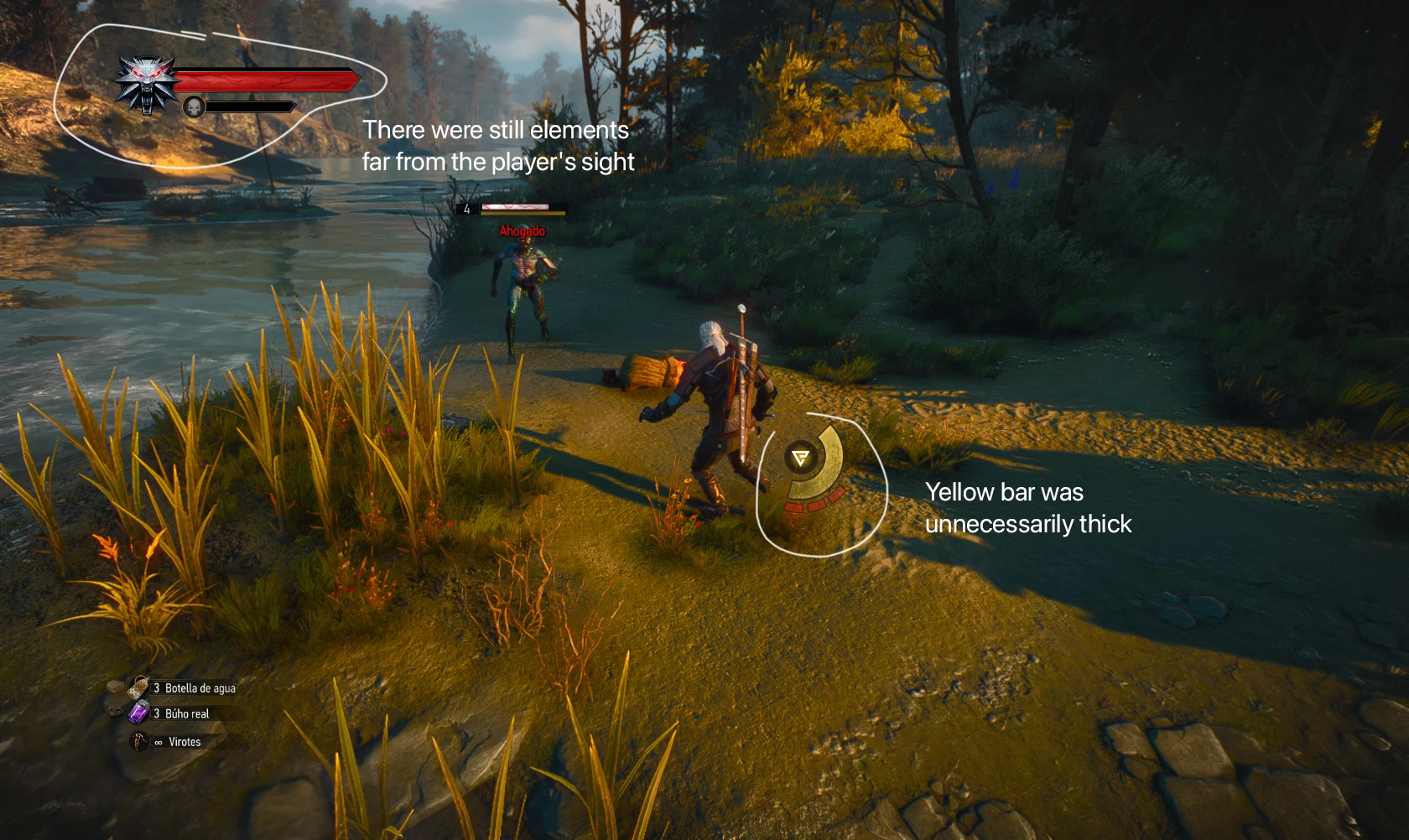
Task: Activate the Quen sign triangle icon
Action: click(x=800, y=458)
